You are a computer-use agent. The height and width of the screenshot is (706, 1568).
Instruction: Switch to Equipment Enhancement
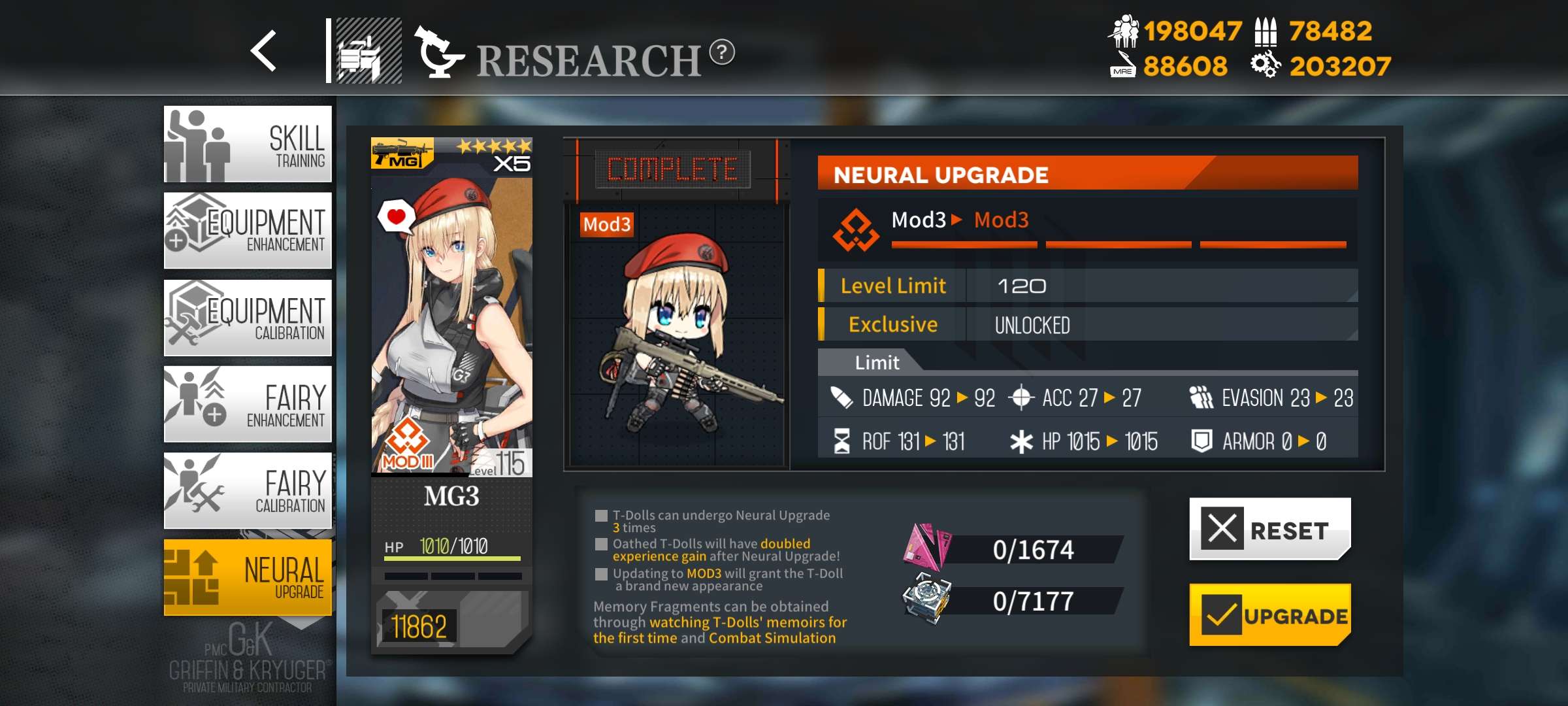pos(248,230)
